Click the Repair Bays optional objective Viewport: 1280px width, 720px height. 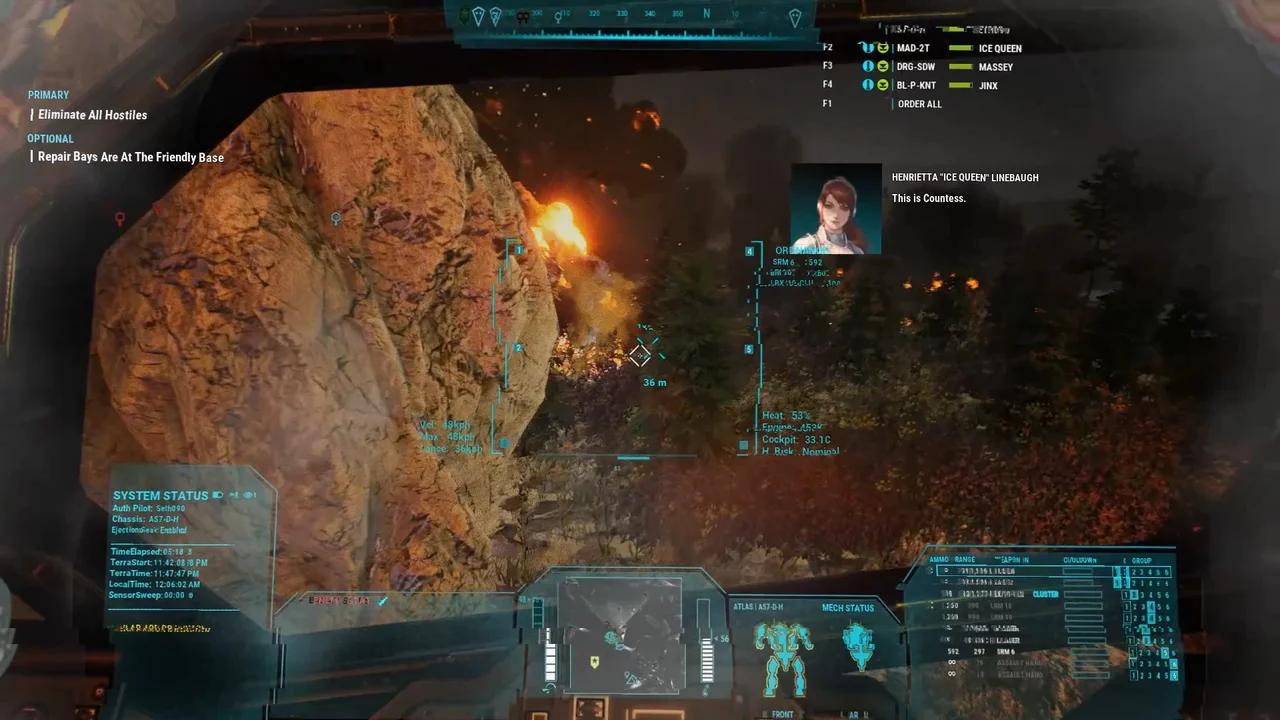(130, 157)
